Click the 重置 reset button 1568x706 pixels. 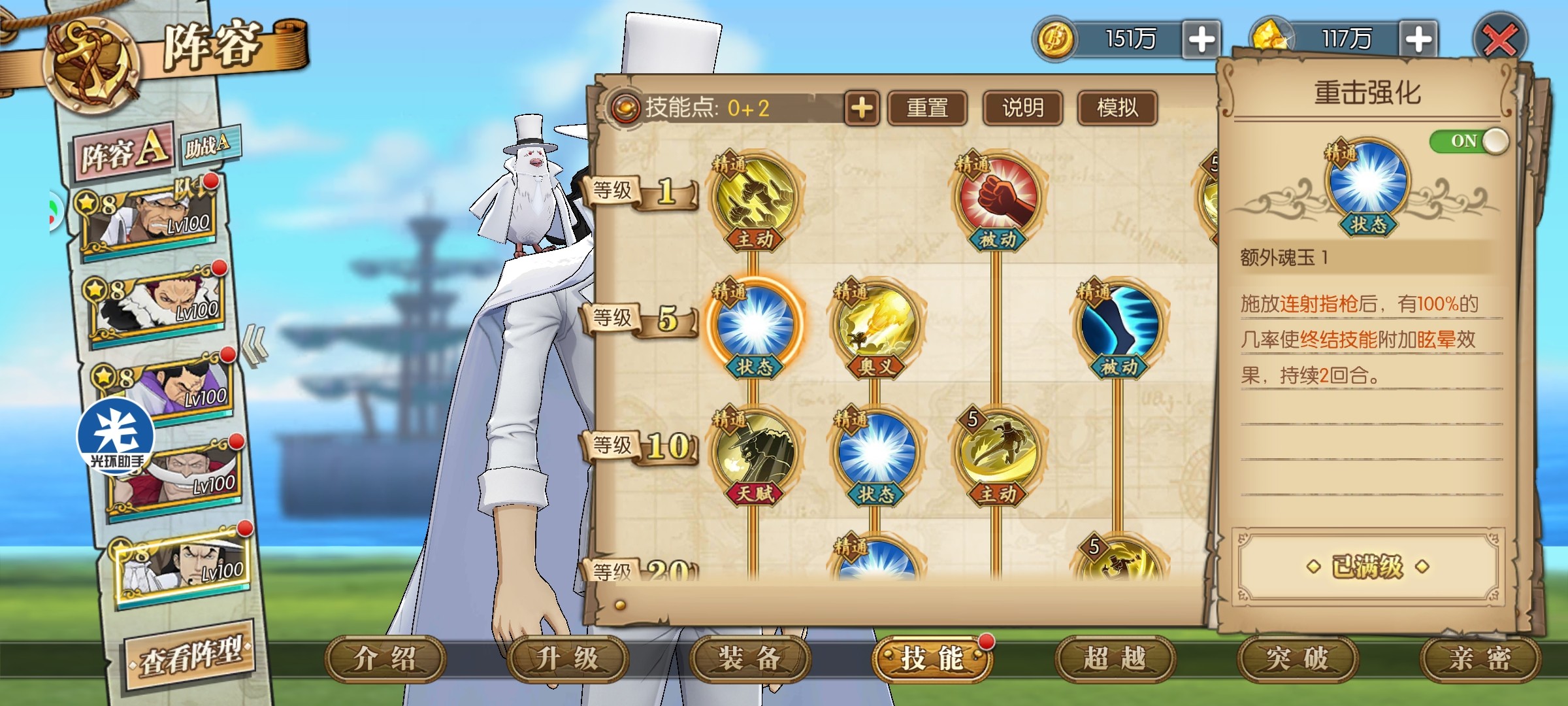[x=927, y=108]
